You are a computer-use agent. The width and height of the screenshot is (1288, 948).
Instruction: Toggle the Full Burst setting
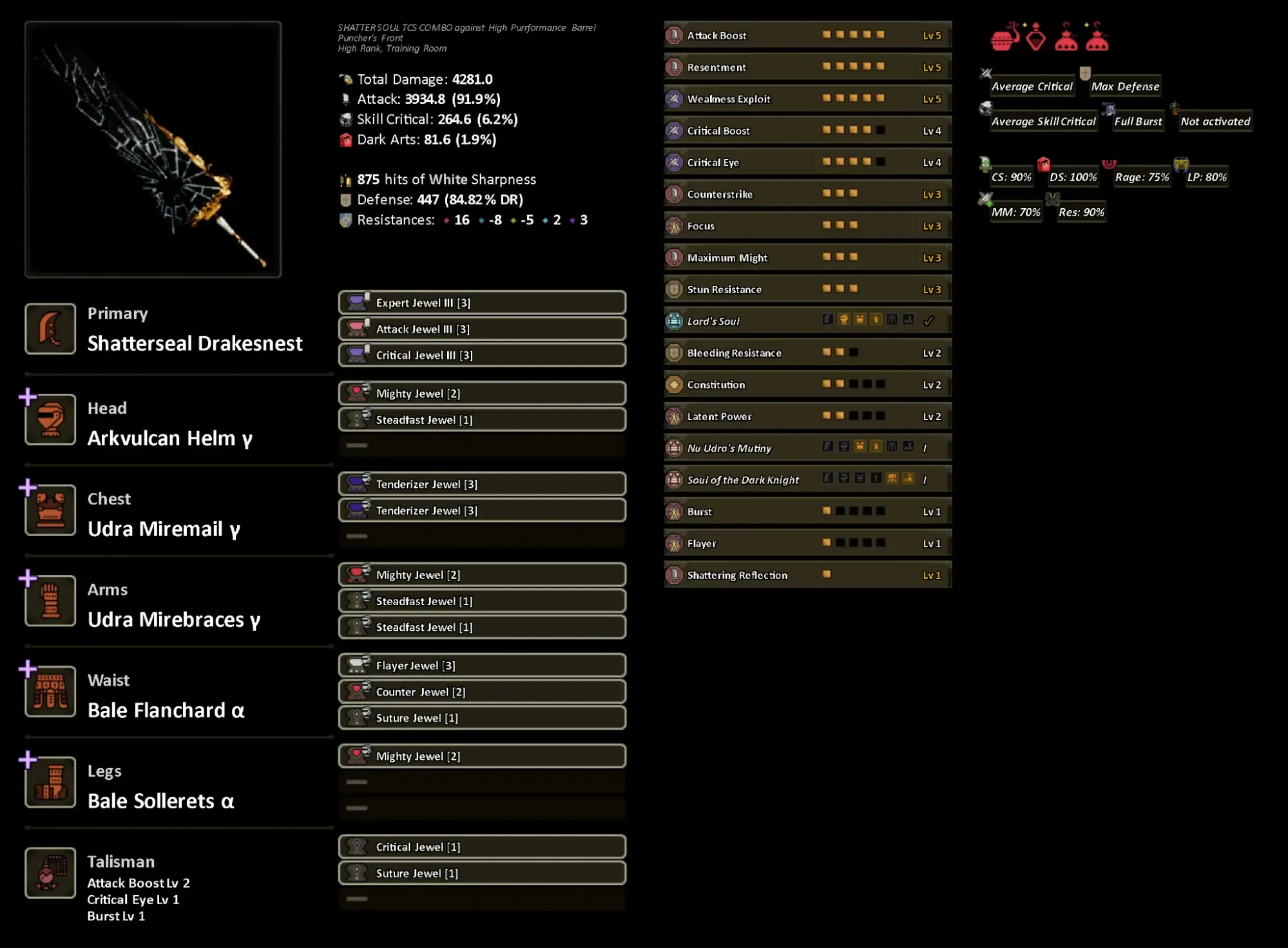tap(1138, 121)
